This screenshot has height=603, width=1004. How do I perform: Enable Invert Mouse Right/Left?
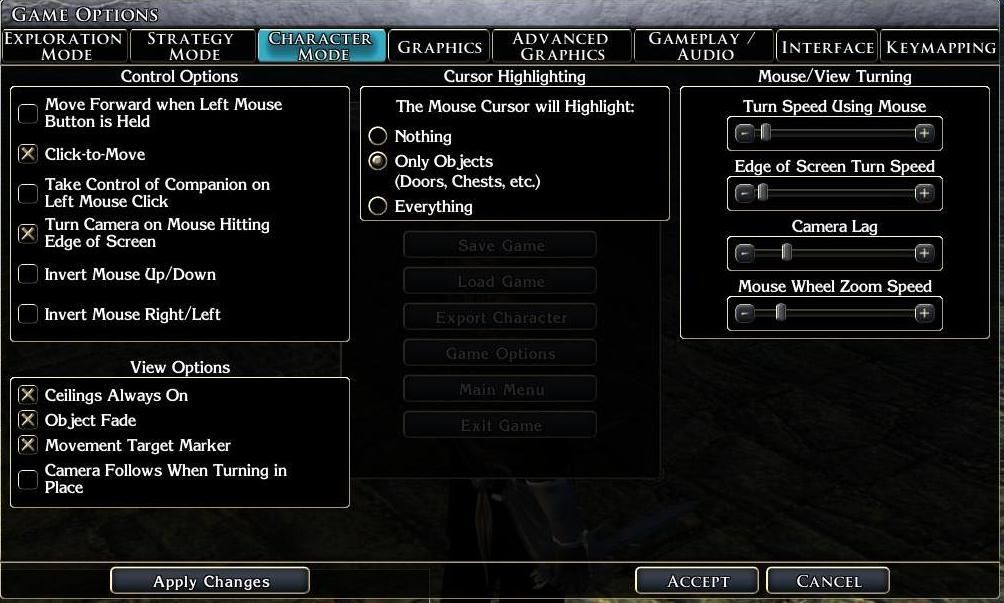coord(28,314)
